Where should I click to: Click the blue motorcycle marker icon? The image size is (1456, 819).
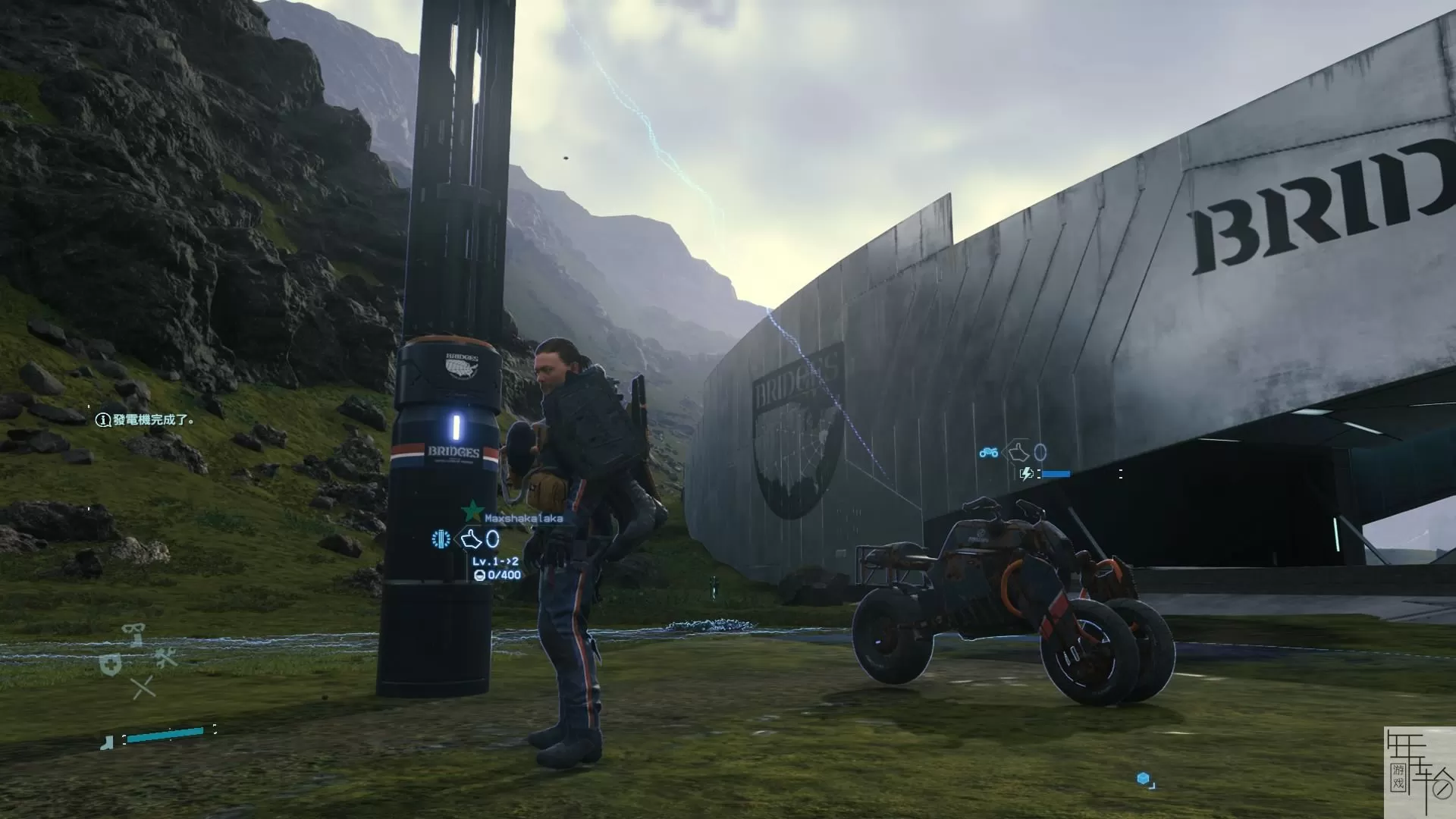[x=988, y=453]
